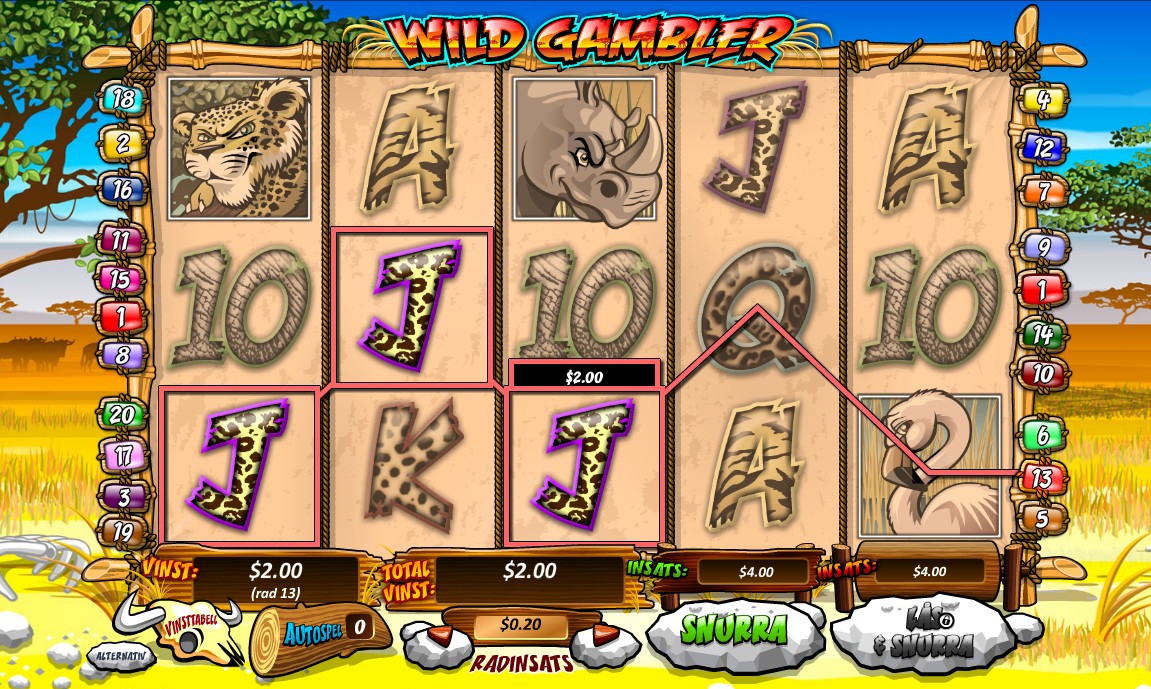
Task: Select the Q symbol tile
Action: 756,305
